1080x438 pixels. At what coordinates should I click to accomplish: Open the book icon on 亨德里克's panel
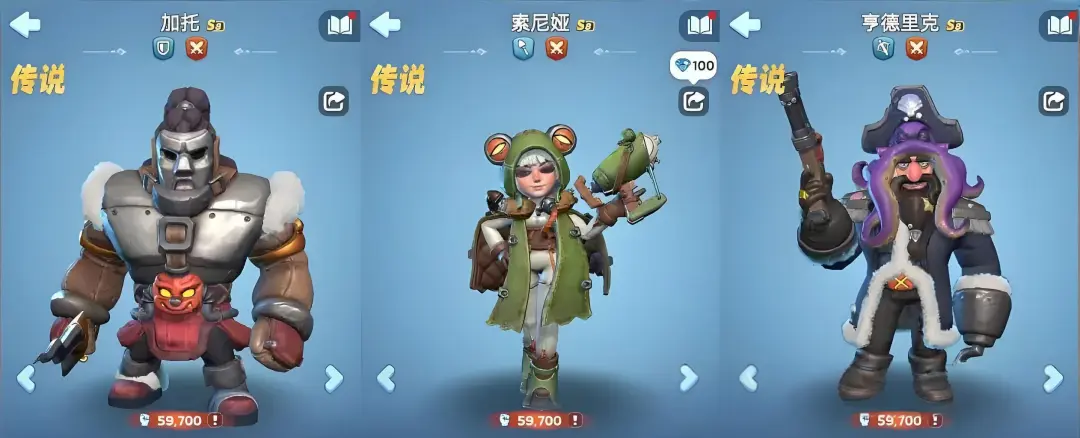[x=1059, y=25]
